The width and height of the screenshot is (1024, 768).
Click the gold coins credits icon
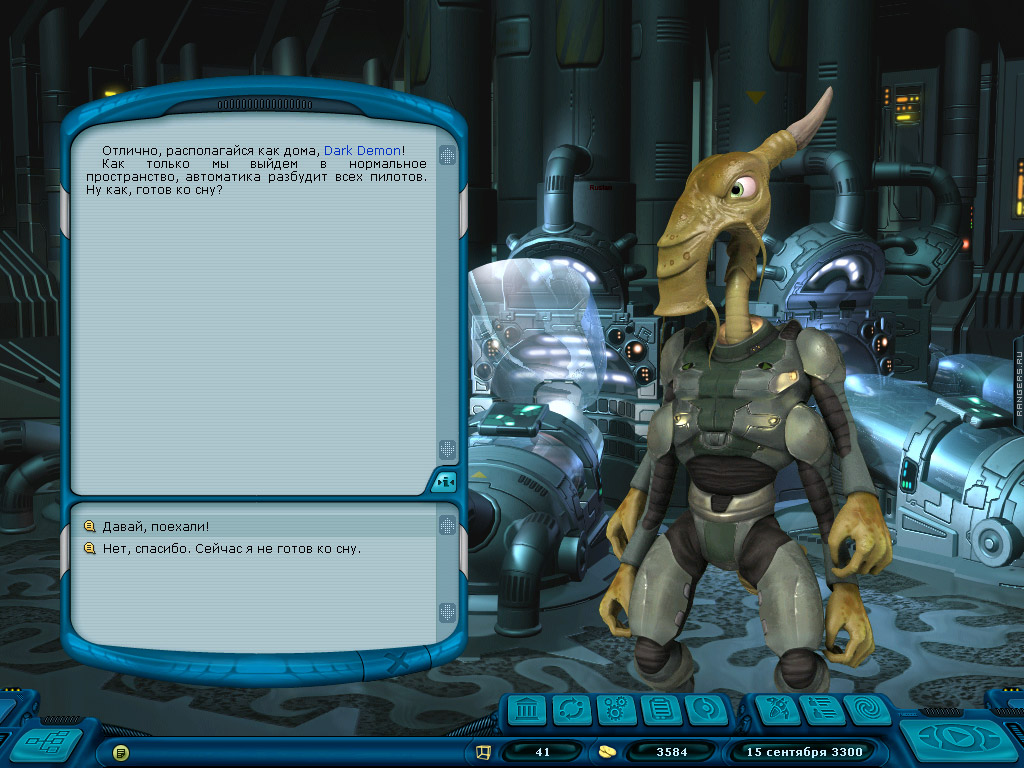tap(607, 751)
